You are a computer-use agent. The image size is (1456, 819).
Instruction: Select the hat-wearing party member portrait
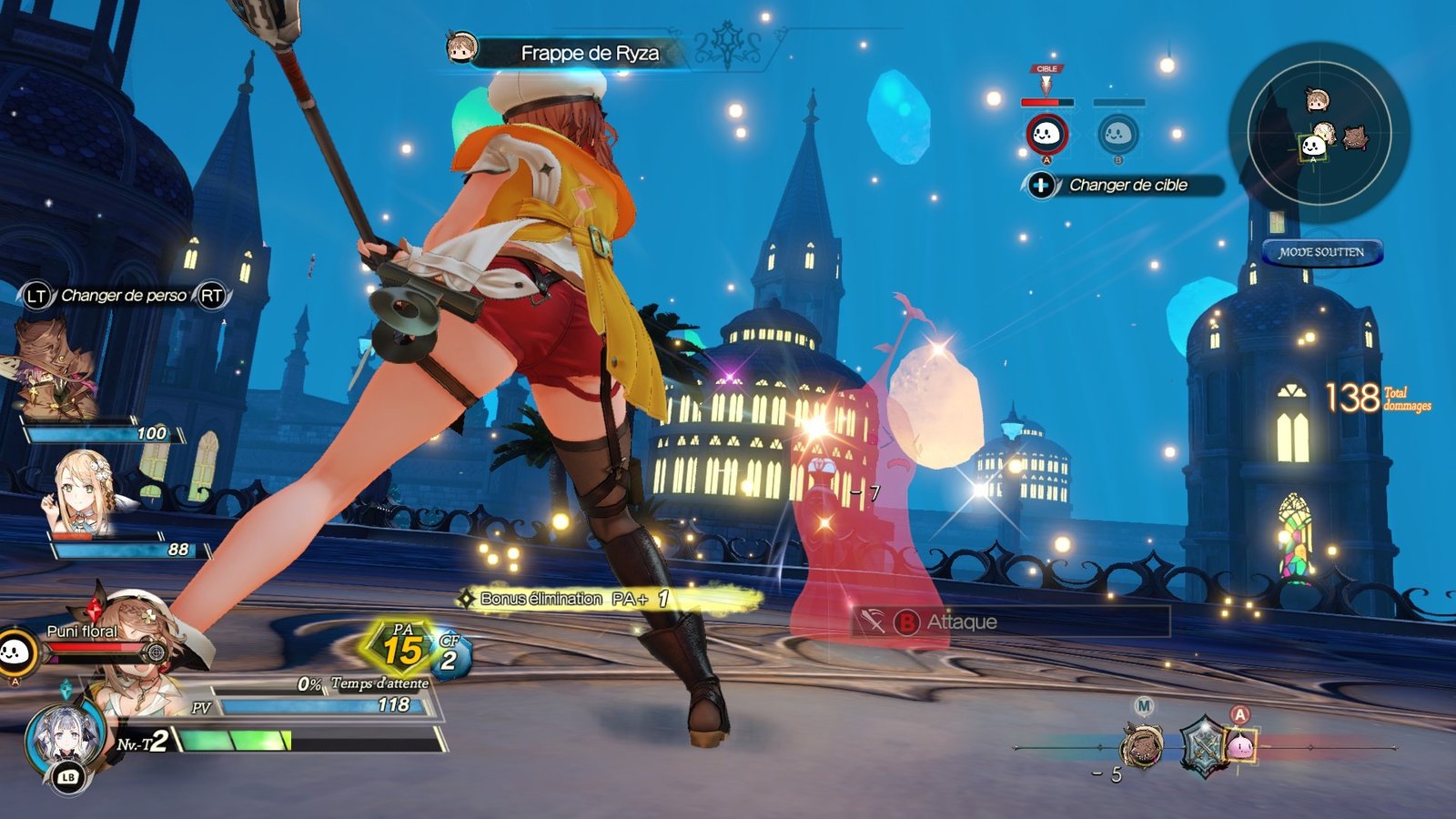(x=56, y=369)
